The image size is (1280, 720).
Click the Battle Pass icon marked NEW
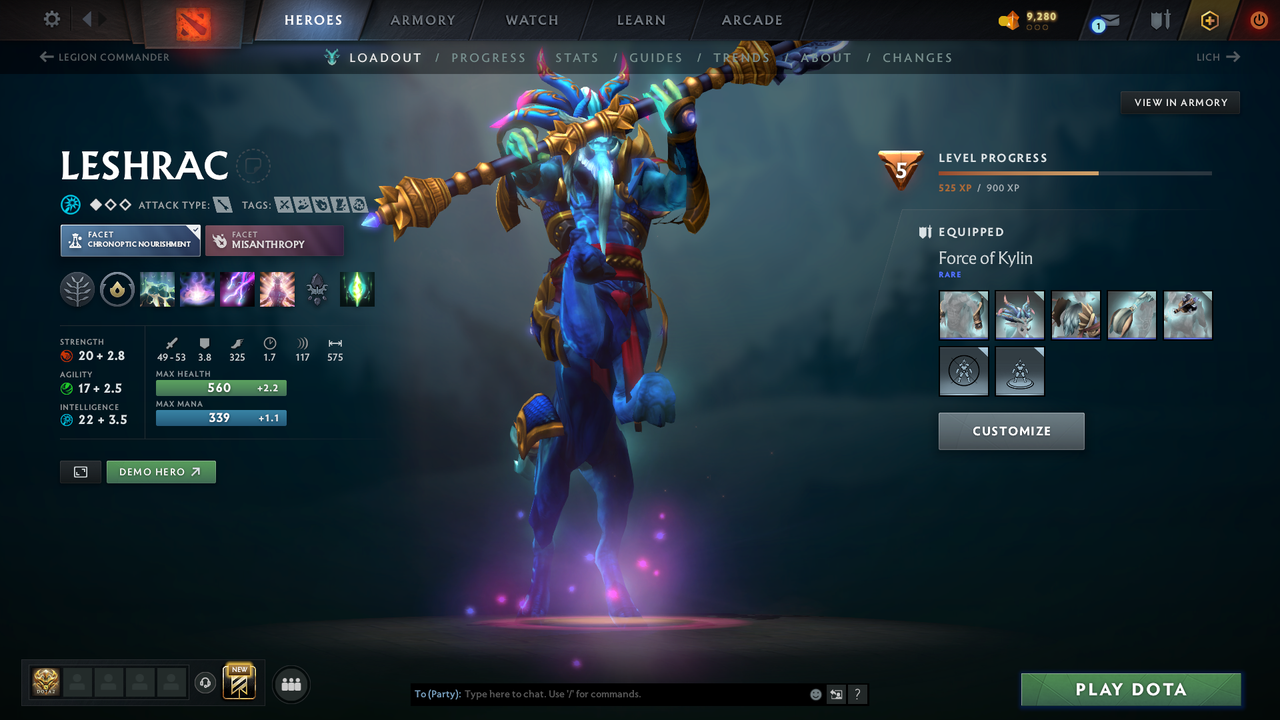tap(237, 683)
